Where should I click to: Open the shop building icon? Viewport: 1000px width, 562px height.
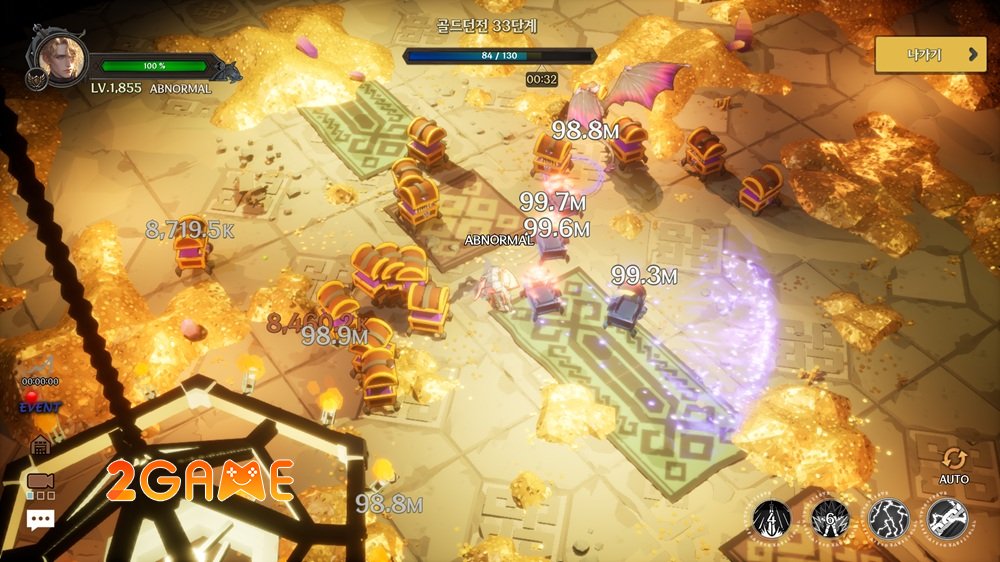click(x=41, y=446)
